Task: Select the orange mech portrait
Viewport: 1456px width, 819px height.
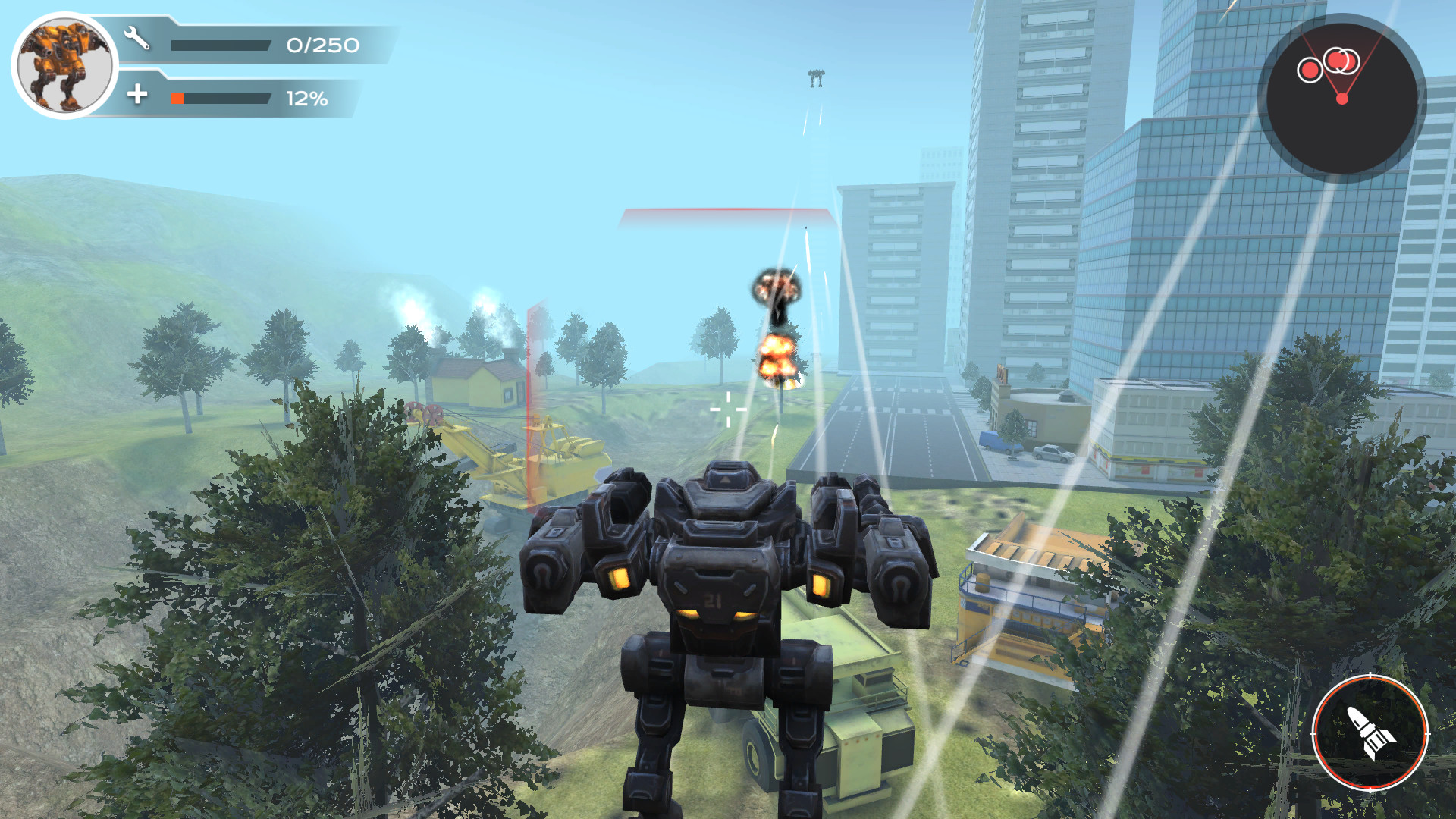Action: click(65, 65)
